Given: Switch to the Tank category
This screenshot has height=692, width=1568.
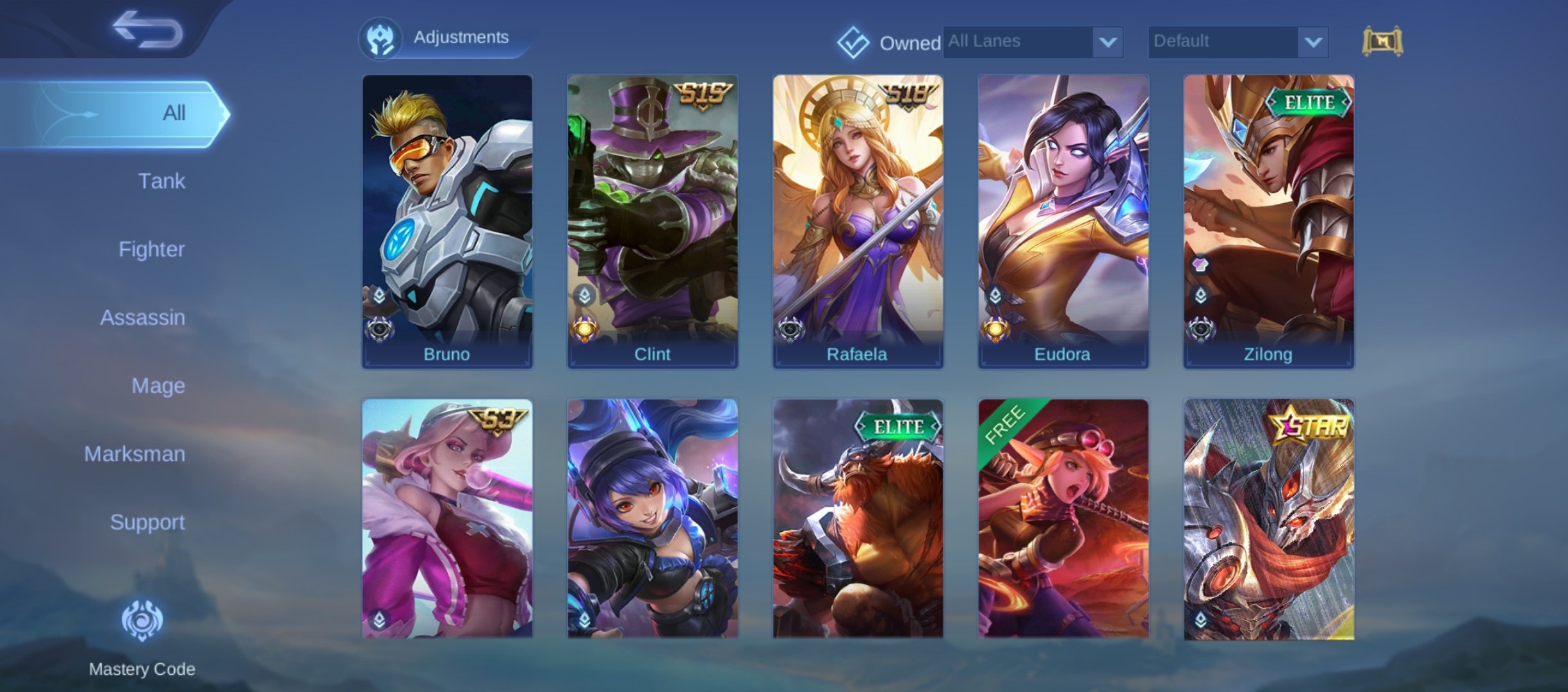Looking at the screenshot, I should pos(161,181).
